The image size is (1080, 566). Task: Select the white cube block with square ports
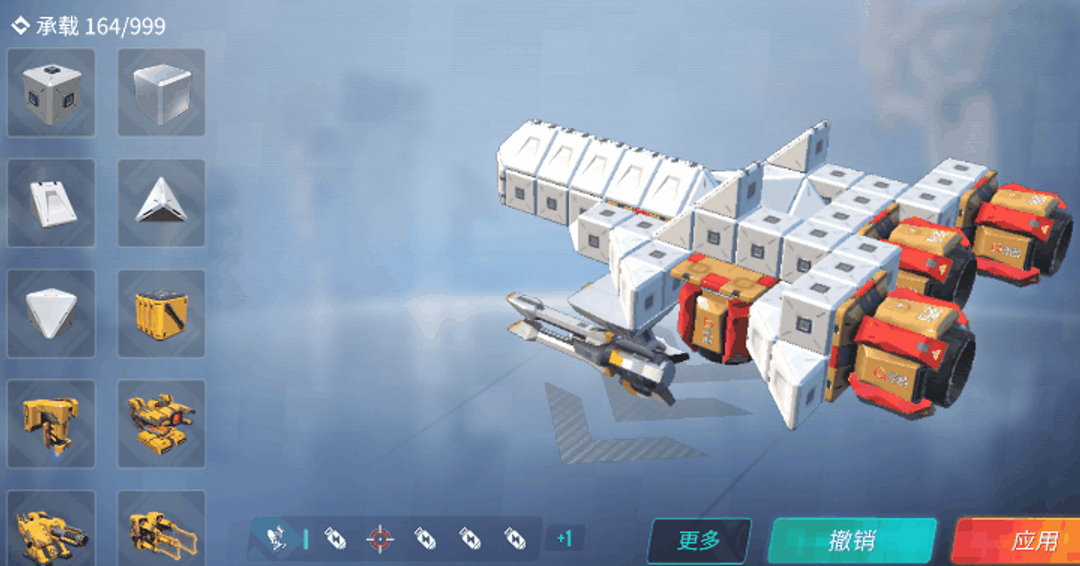pyautogui.click(x=51, y=93)
